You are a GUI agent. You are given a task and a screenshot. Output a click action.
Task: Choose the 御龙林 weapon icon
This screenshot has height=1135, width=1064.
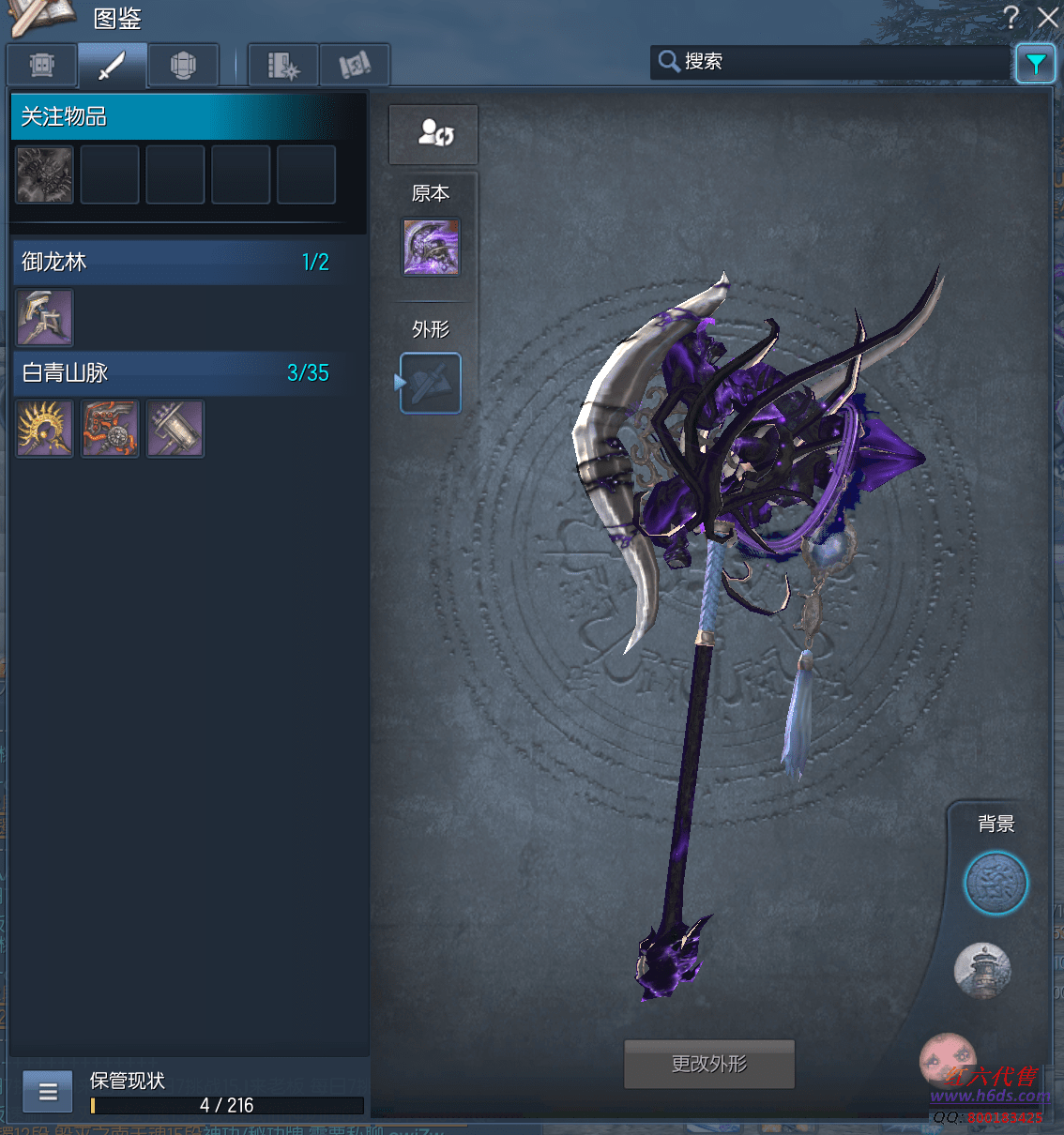[x=44, y=318]
